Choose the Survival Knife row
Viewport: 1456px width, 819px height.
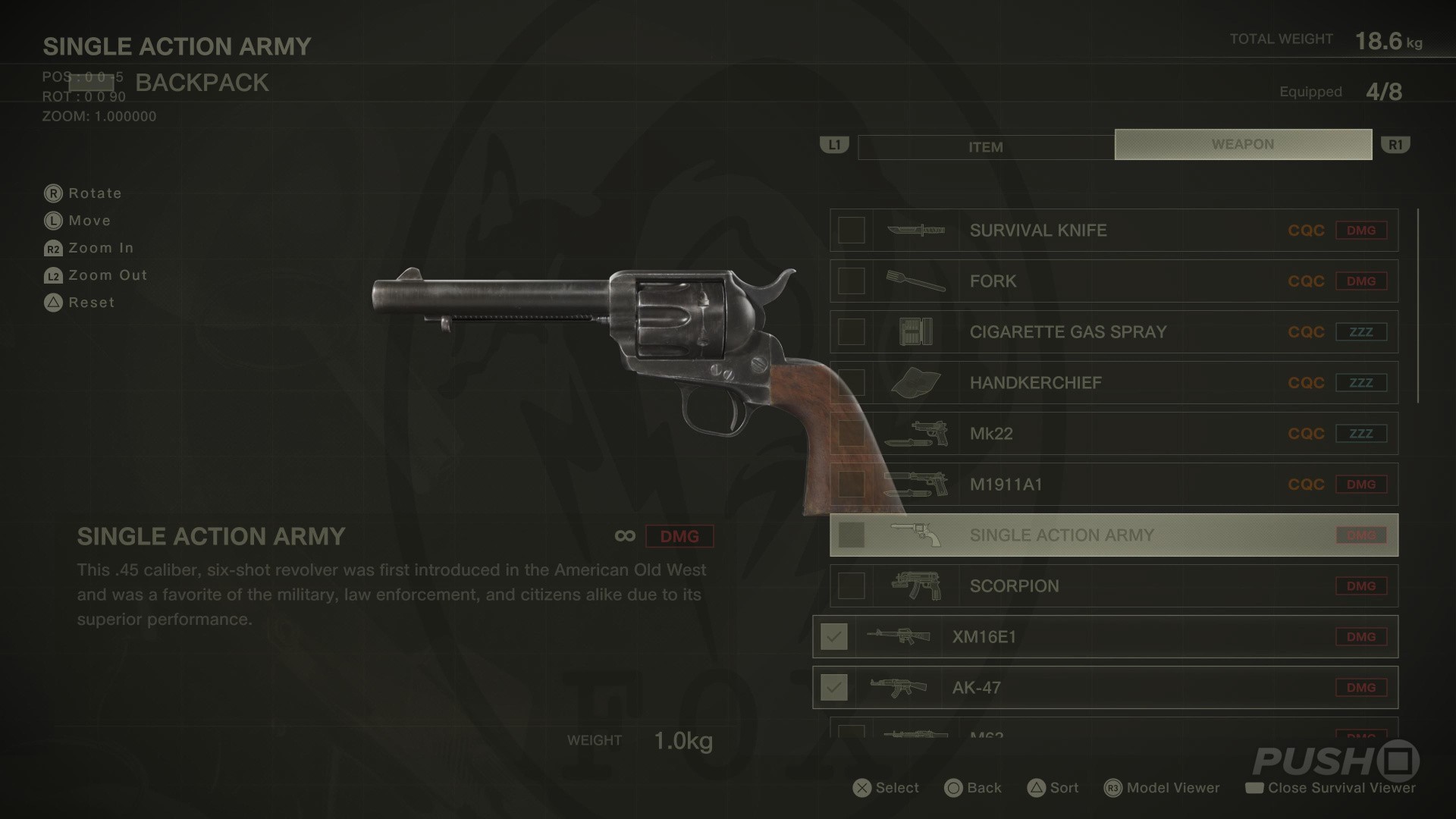tap(1113, 231)
